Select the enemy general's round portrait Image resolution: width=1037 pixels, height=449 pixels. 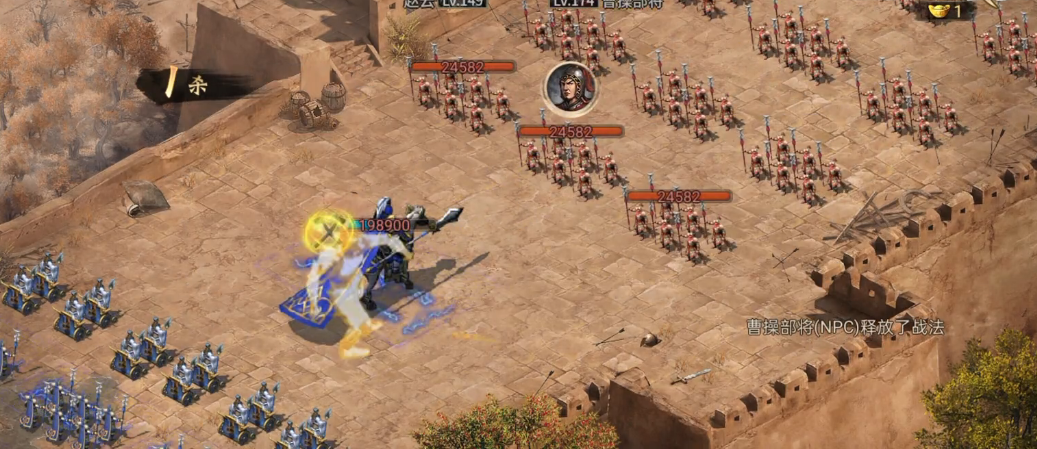tap(570, 87)
